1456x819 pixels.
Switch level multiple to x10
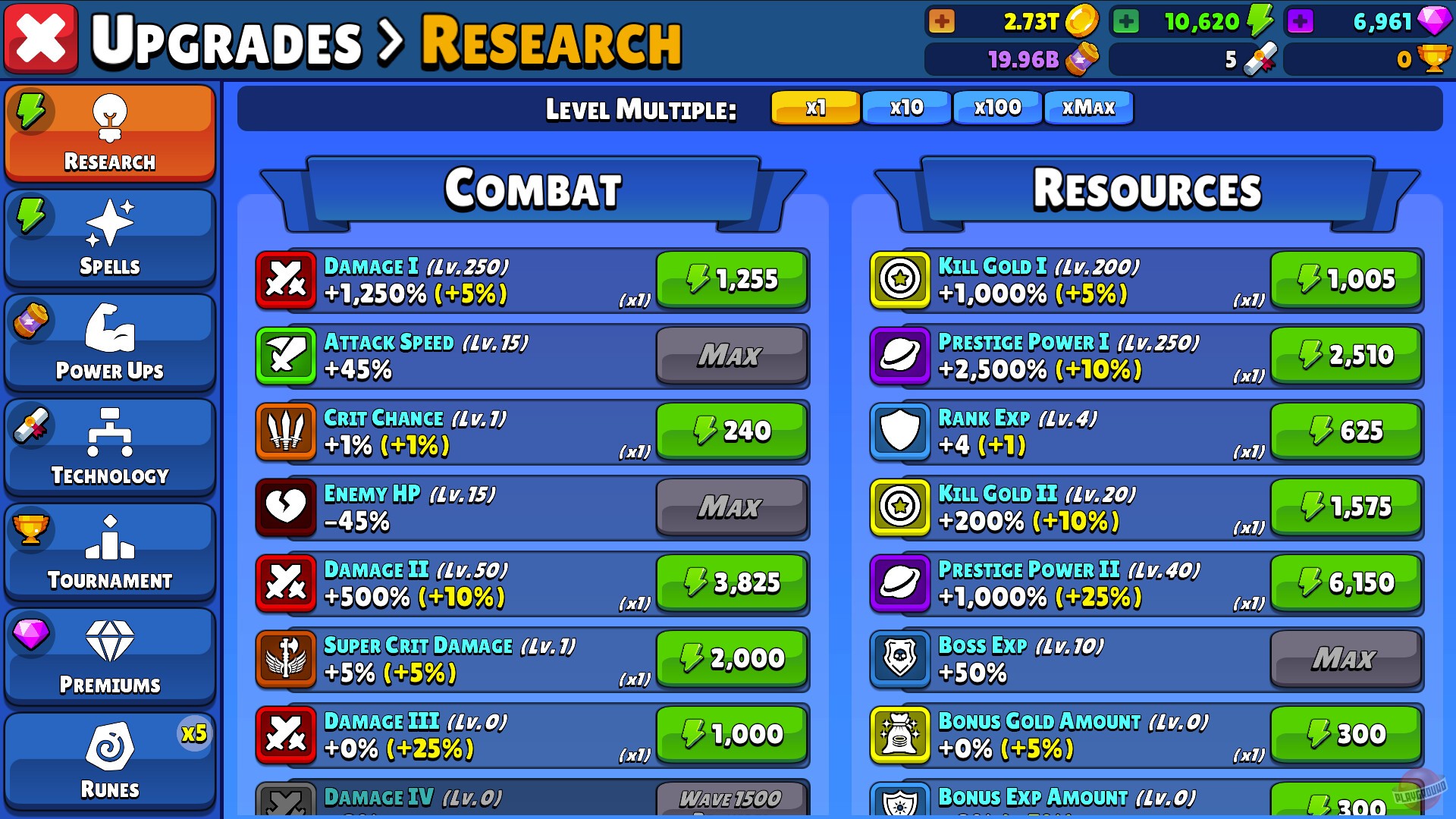[905, 108]
